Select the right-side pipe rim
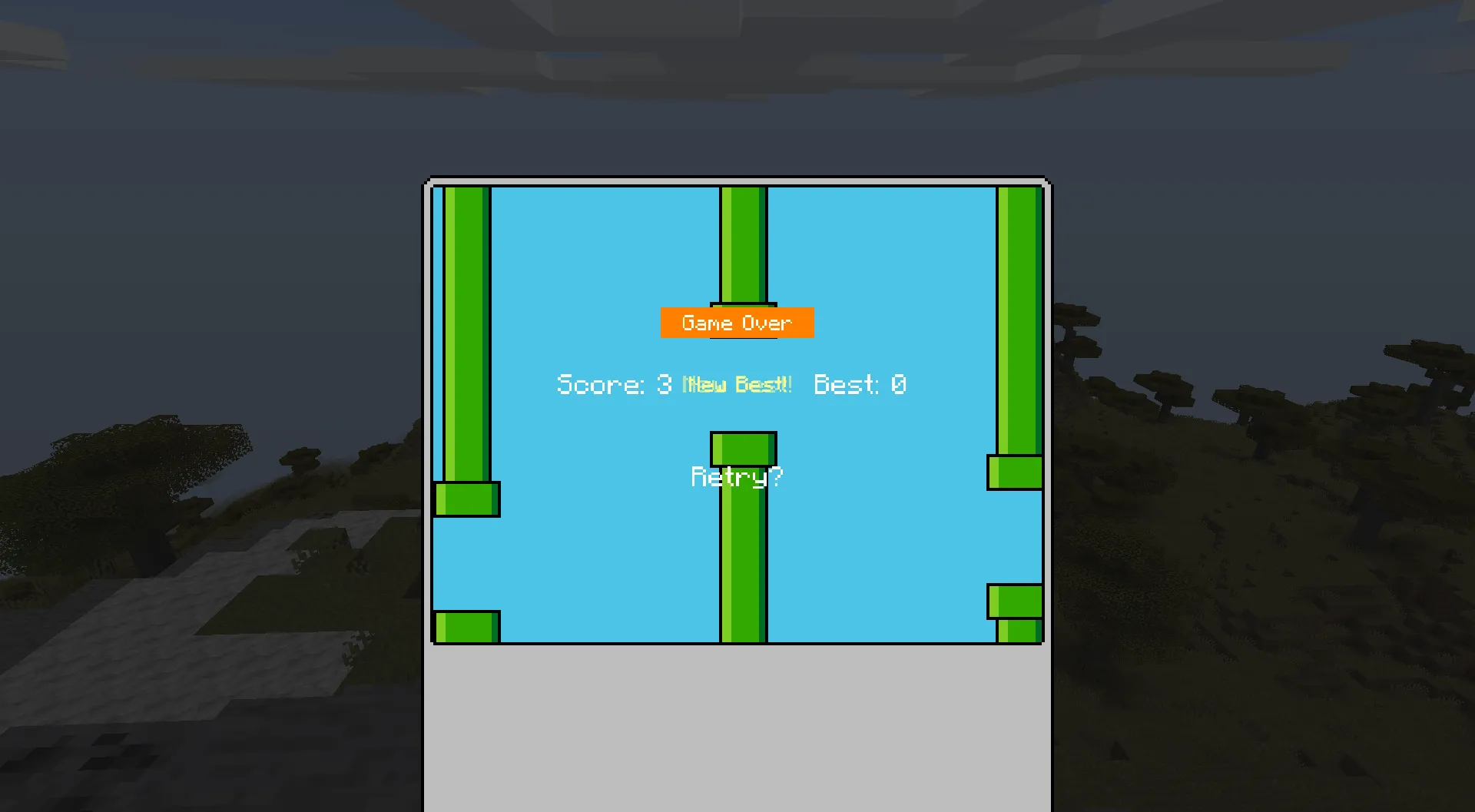Viewport: 1475px width, 812px height. click(1016, 472)
